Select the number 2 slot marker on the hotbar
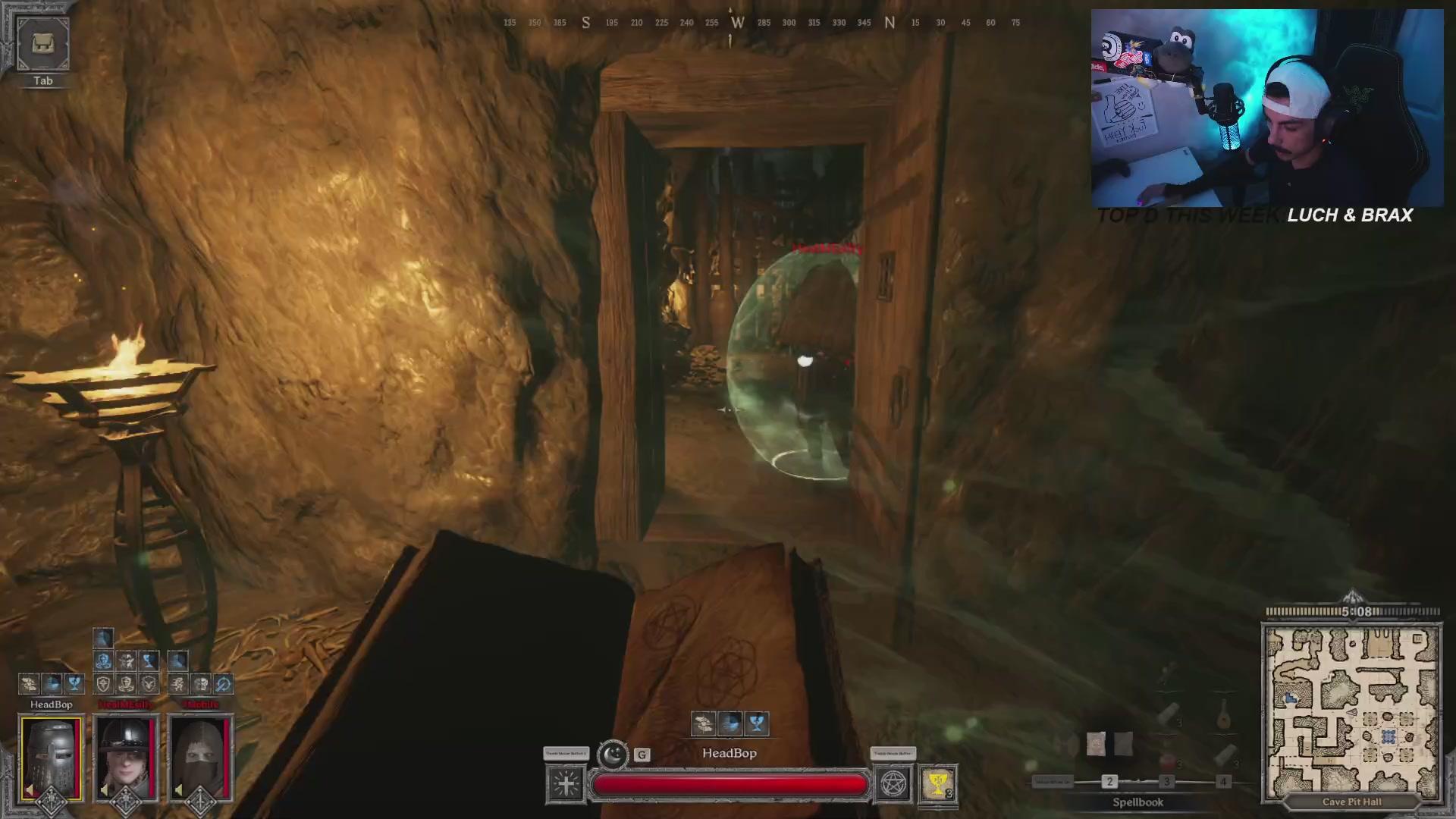The image size is (1456, 819). pyautogui.click(x=1109, y=782)
